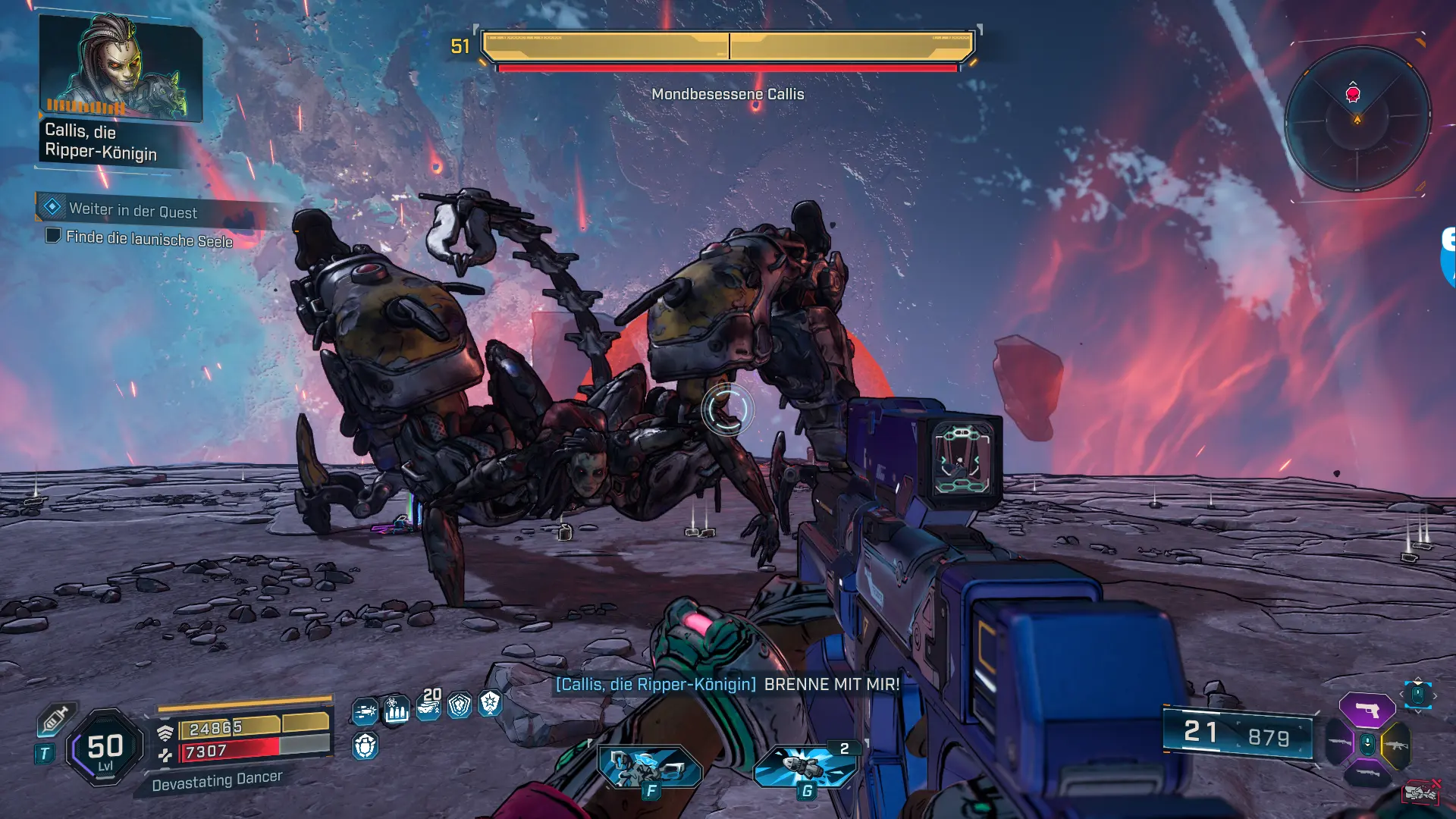Screen dimensions: 1456x819
Task: Switch to the bottom weapon slot
Action: [x=1367, y=774]
